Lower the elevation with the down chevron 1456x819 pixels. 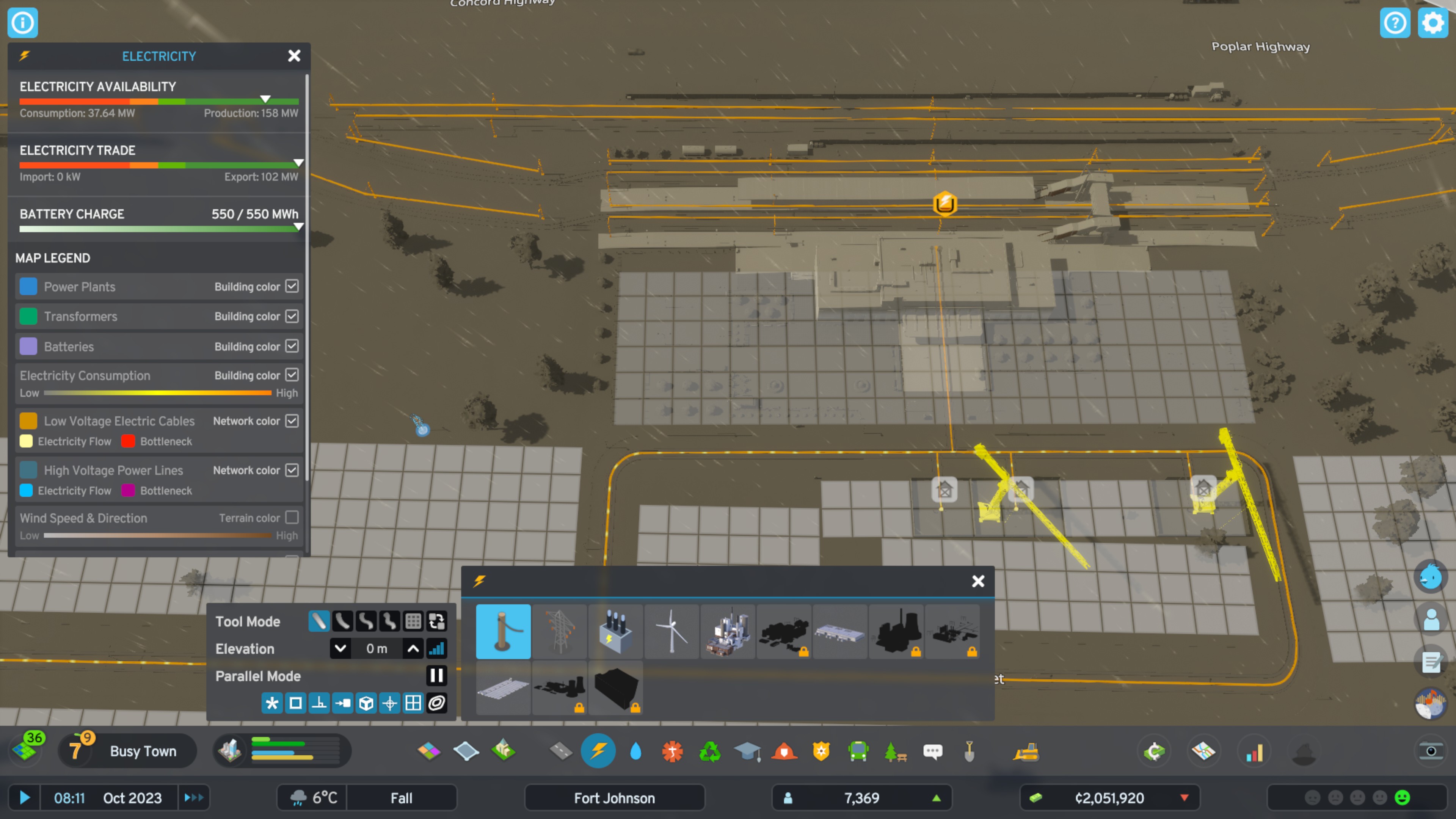click(340, 648)
